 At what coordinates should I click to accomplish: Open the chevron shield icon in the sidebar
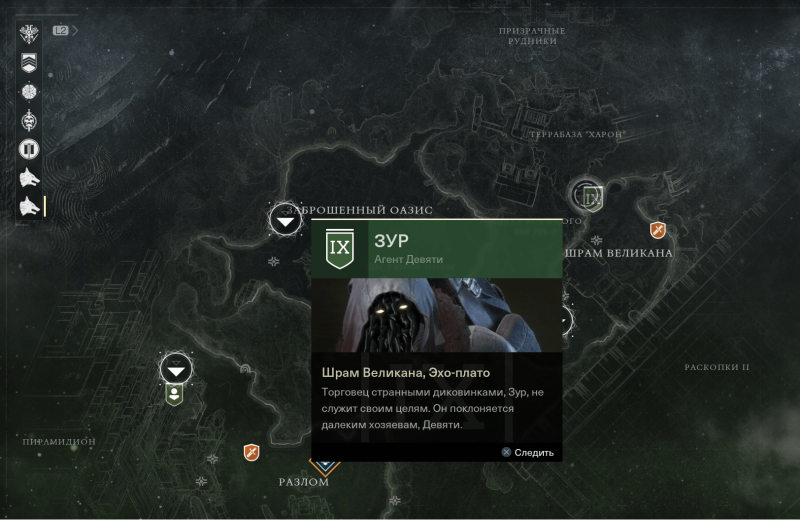coord(30,62)
